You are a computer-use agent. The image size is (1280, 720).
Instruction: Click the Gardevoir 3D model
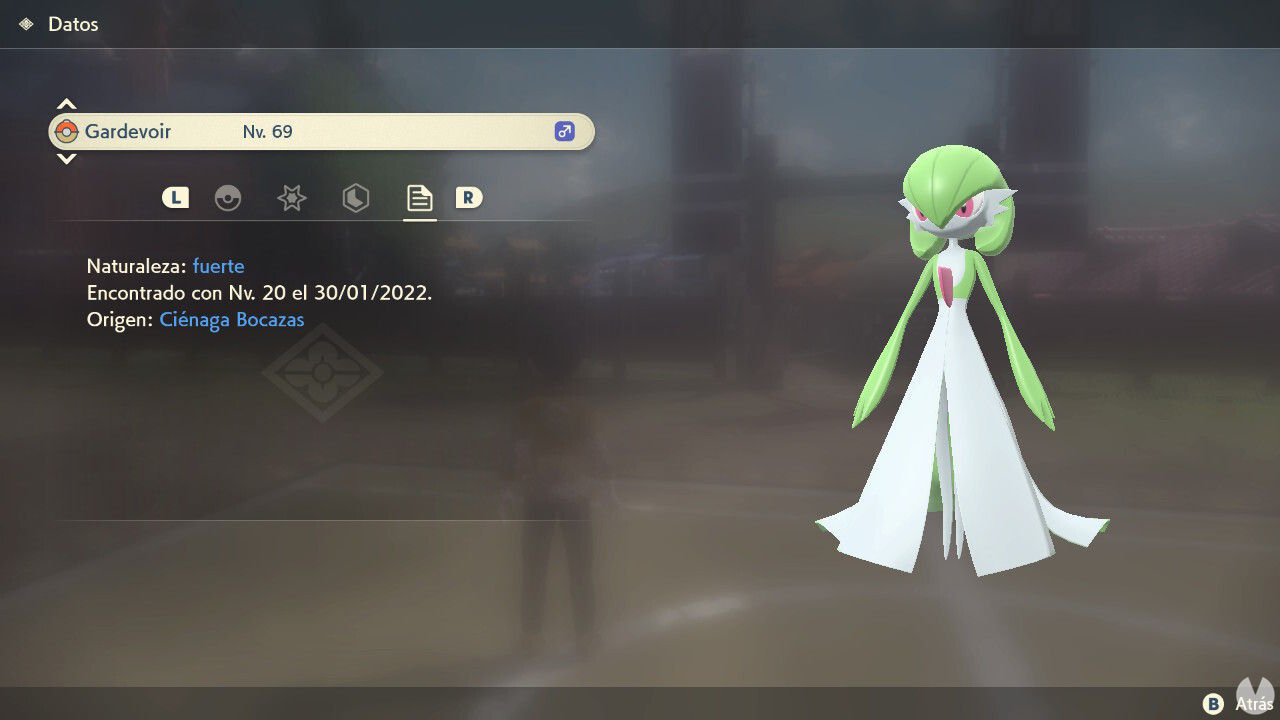pyautogui.click(x=955, y=350)
